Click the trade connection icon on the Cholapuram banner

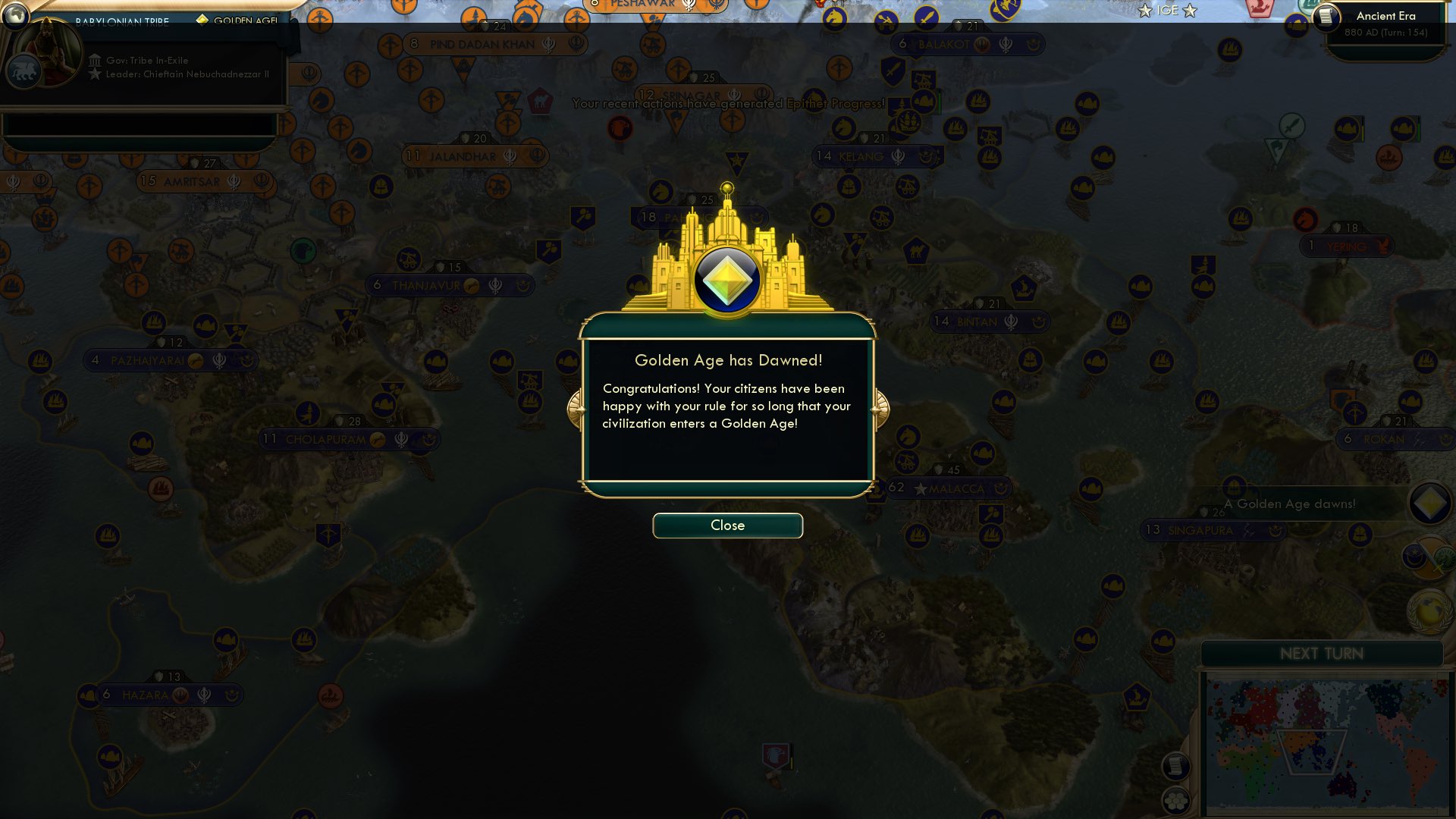(377, 438)
